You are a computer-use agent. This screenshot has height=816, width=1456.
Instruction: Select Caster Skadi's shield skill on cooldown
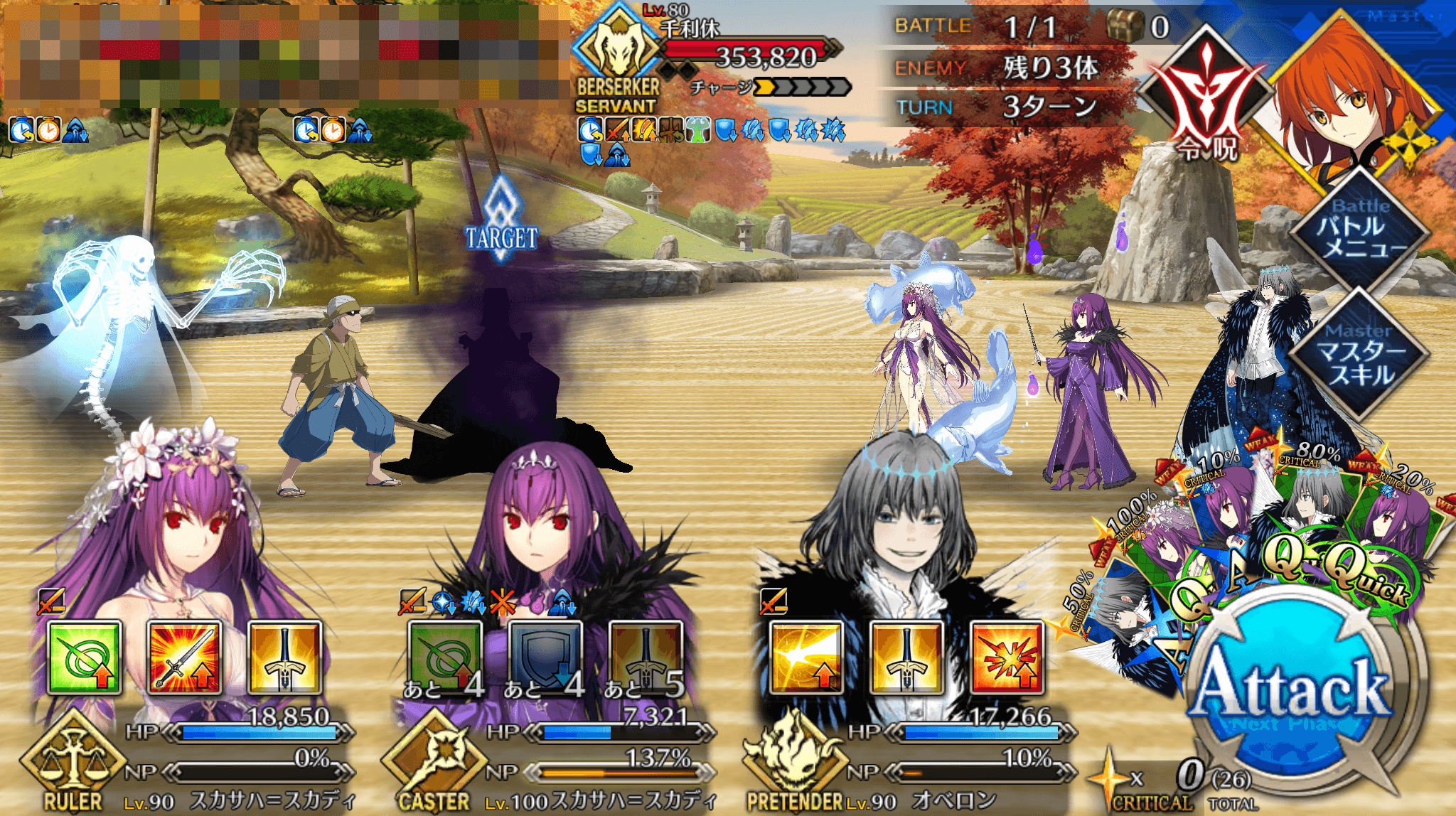pyautogui.click(x=545, y=657)
